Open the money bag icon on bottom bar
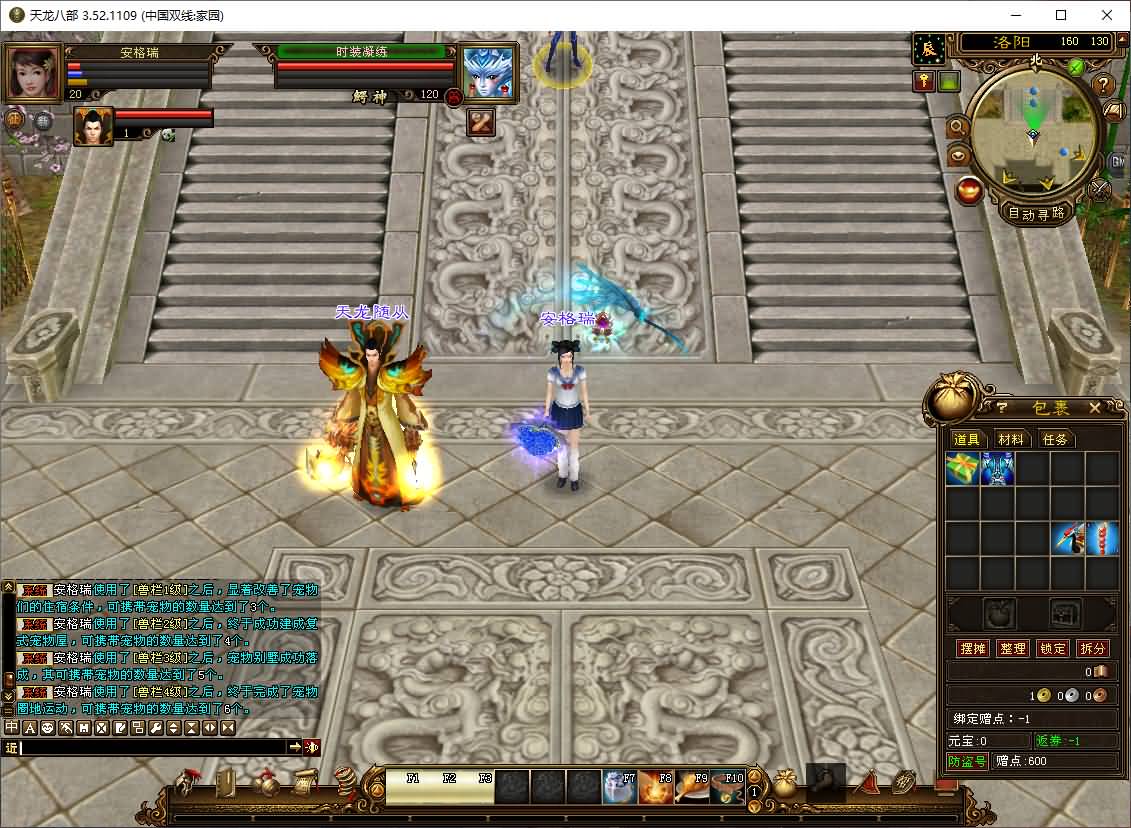 pos(784,783)
